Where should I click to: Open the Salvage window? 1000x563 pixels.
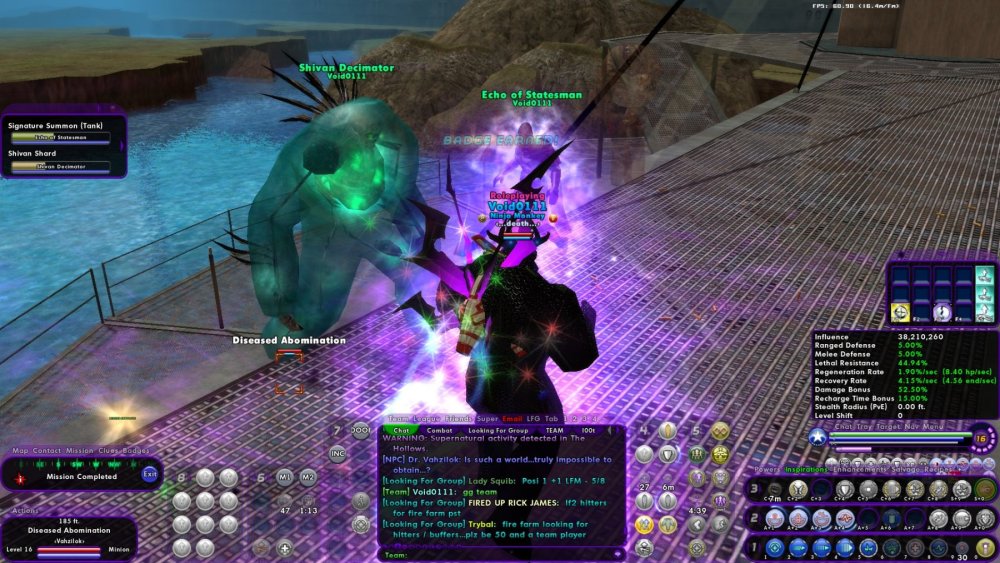[904, 467]
